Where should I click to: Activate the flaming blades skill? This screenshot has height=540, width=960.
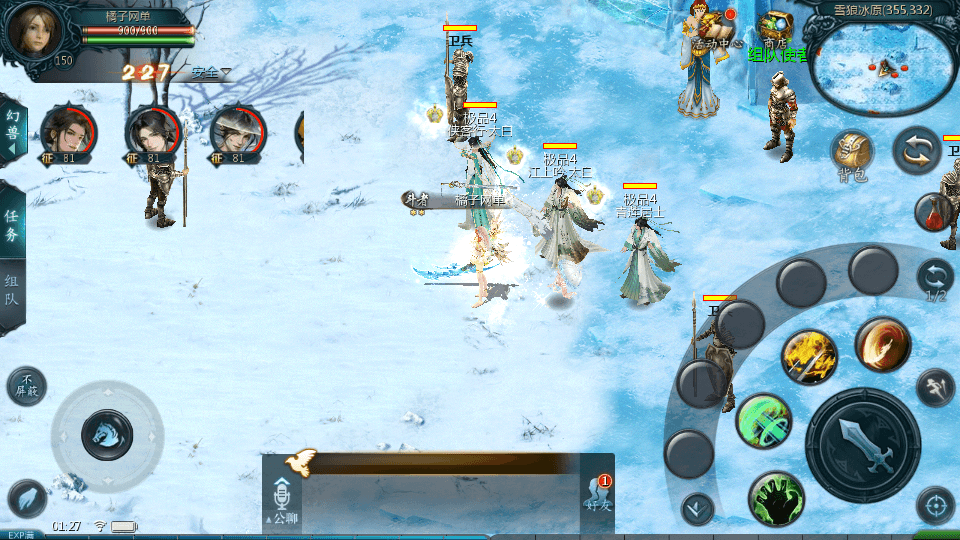tap(808, 356)
